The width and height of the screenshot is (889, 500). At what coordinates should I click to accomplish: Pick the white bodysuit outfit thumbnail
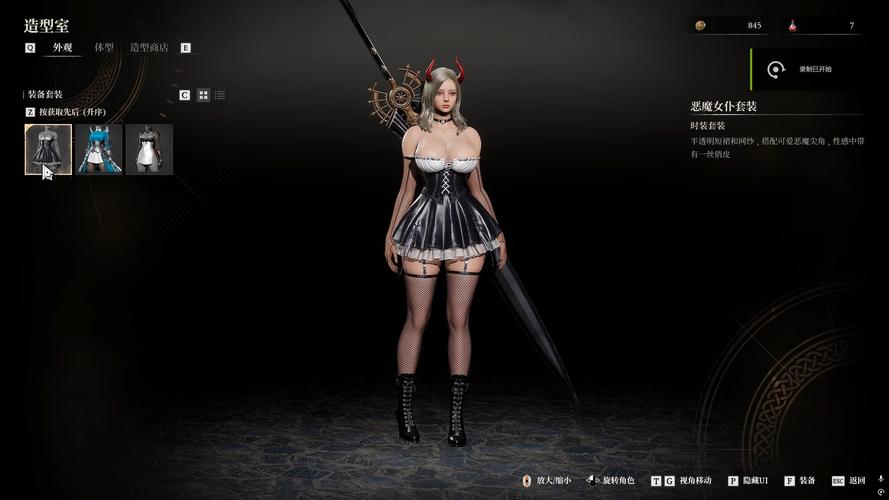(x=149, y=149)
